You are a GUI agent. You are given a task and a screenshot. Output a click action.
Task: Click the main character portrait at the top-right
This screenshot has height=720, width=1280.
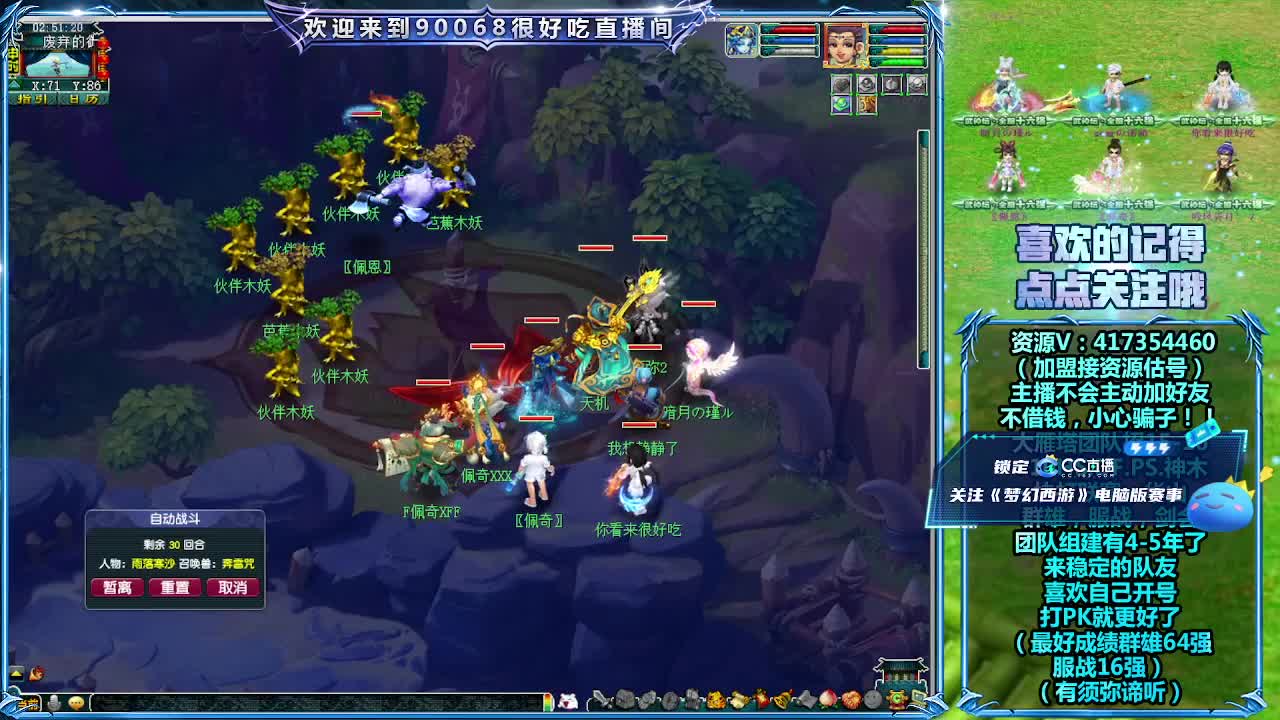[x=843, y=46]
